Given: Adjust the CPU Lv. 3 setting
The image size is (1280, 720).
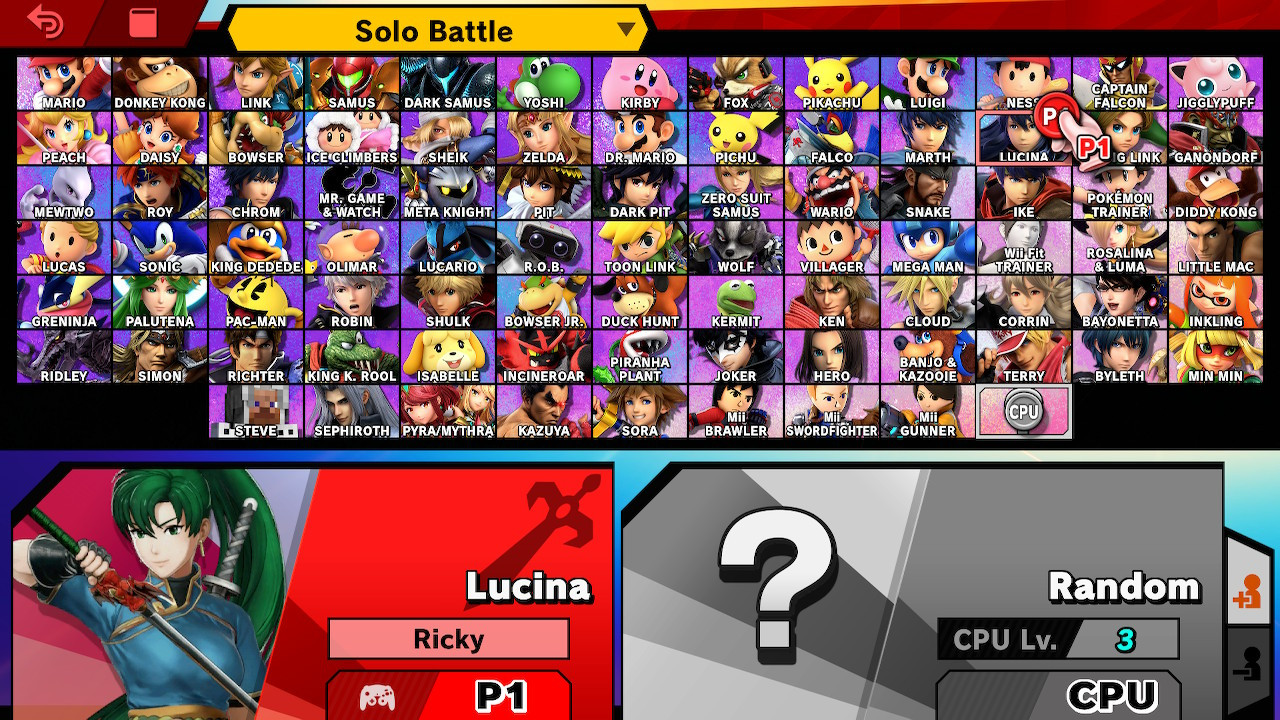Looking at the screenshot, I should point(1056,640).
